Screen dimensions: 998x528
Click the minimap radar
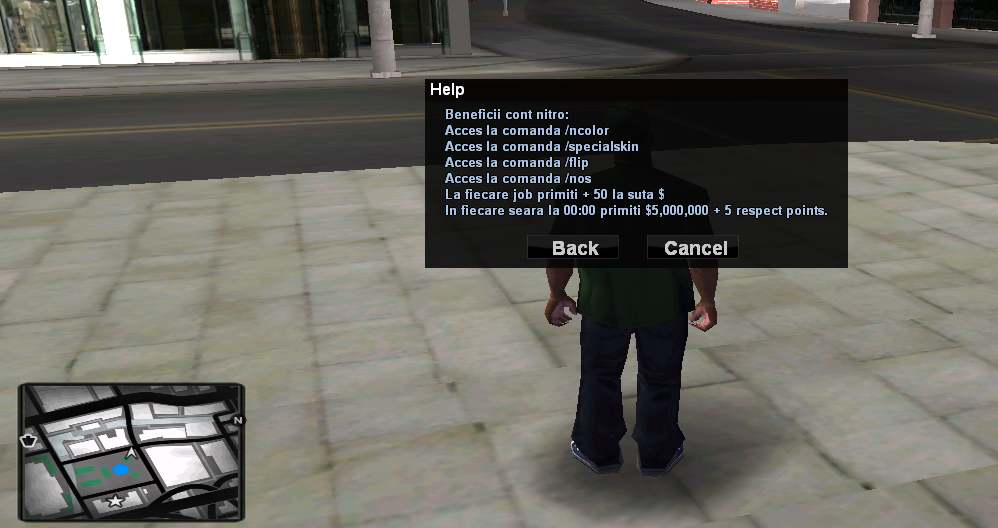coord(131,451)
